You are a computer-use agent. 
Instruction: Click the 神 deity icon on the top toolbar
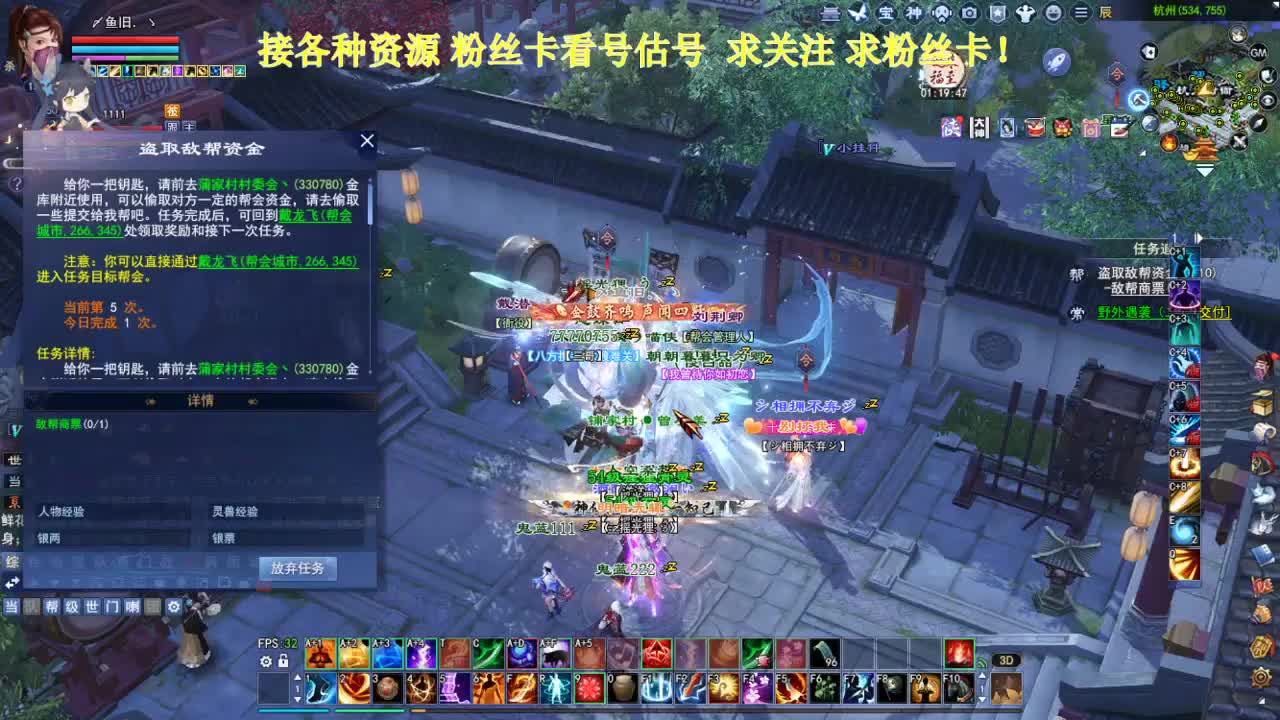click(x=914, y=14)
